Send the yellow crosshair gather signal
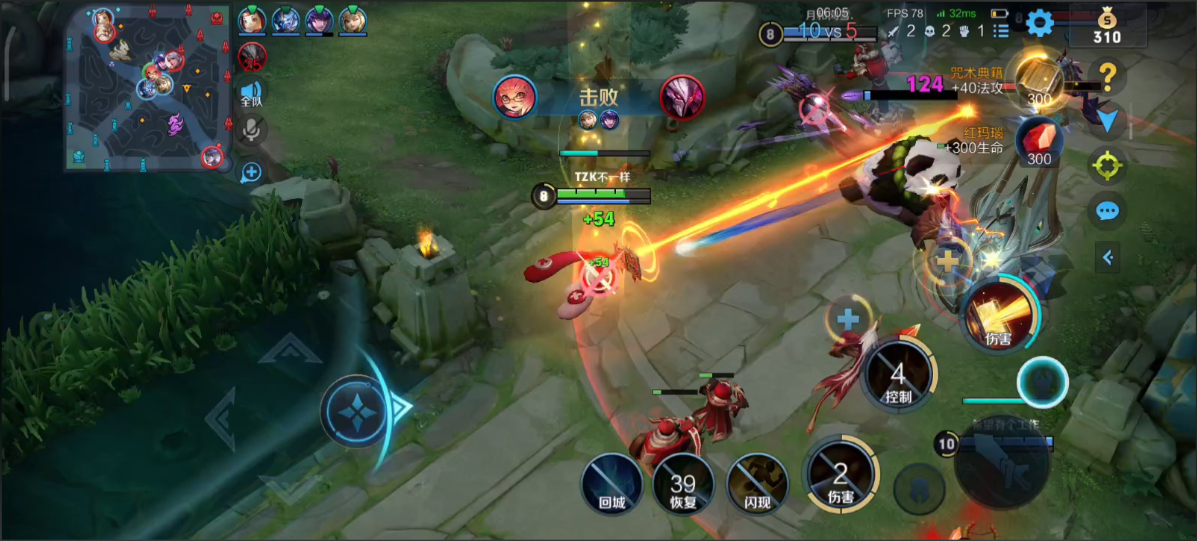The height and width of the screenshot is (541, 1197). click(x=1107, y=165)
